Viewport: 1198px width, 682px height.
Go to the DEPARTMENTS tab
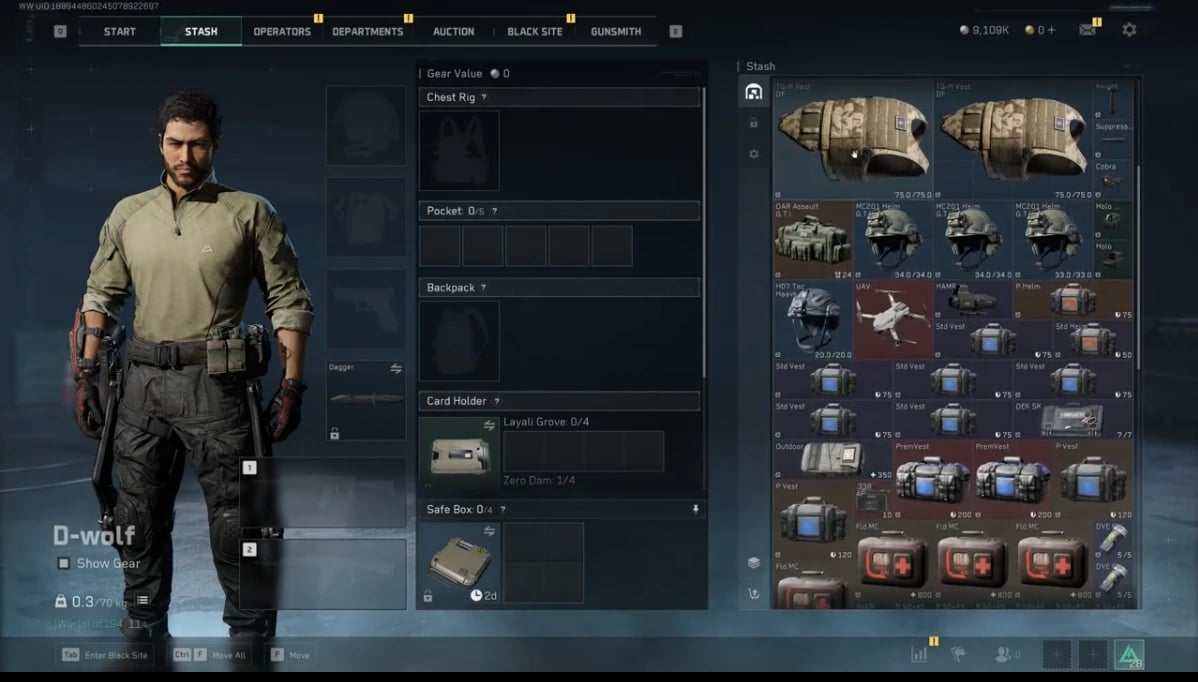(x=368, y=31)
